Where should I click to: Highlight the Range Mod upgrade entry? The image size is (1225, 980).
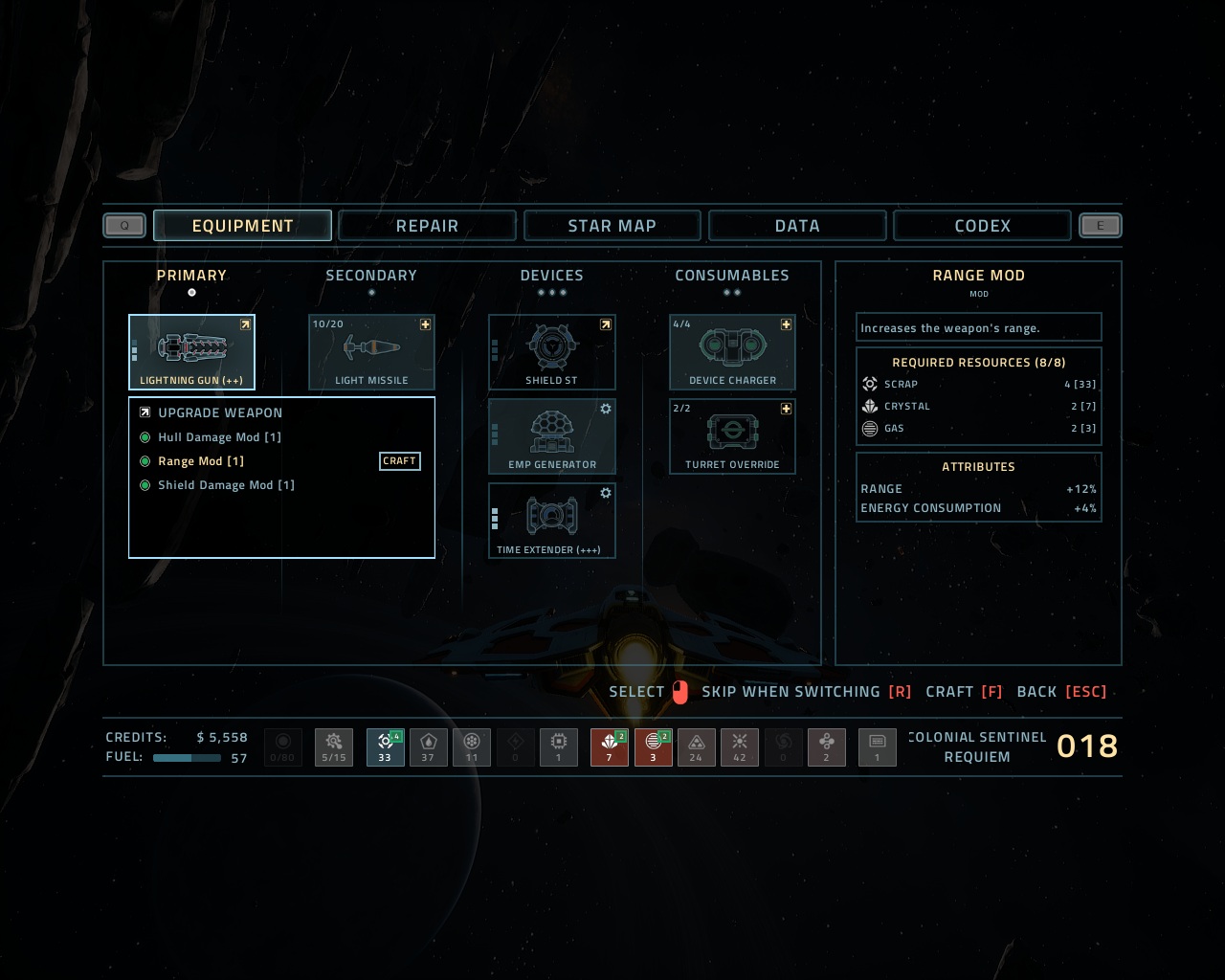click(201, 461)
